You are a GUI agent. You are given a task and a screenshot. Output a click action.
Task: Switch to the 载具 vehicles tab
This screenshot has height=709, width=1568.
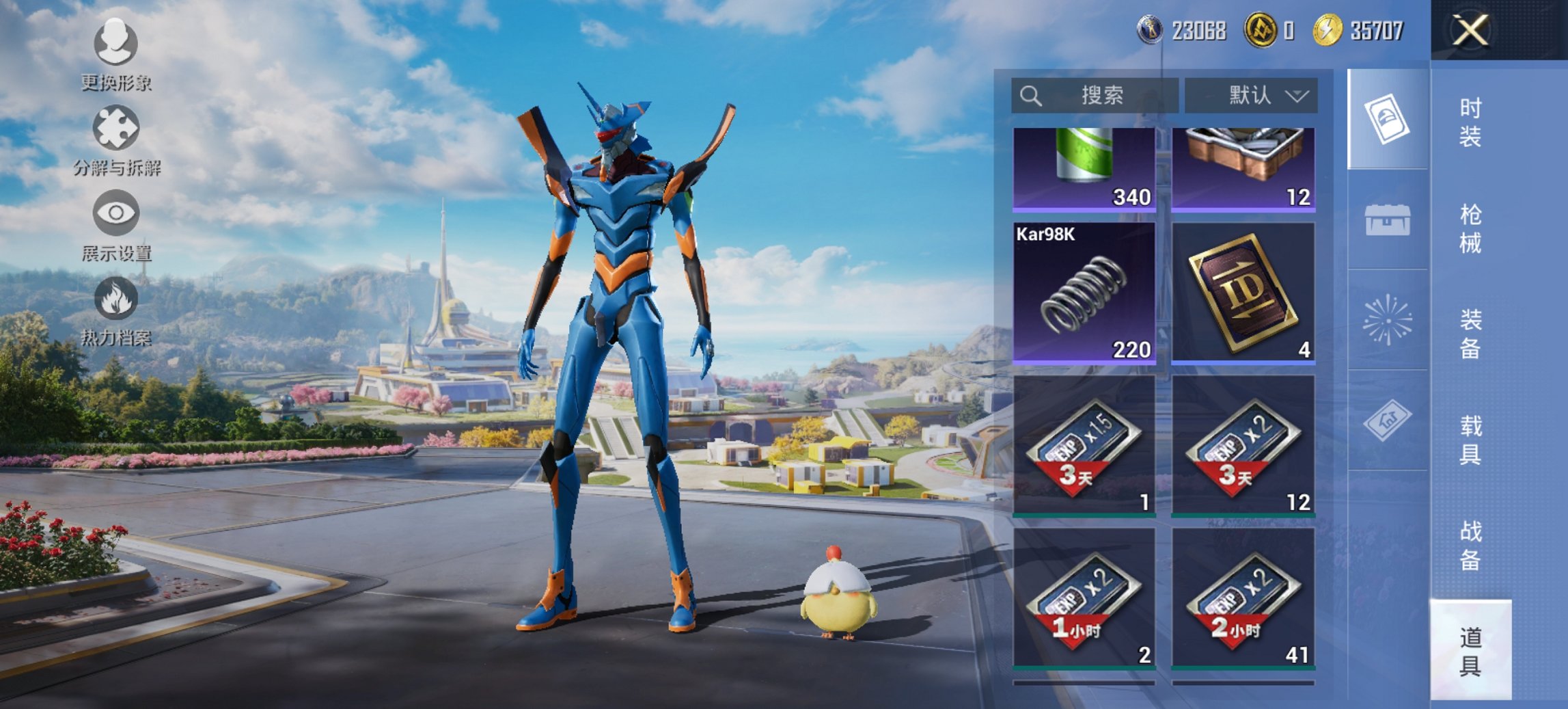click(x=1470, y=440)
